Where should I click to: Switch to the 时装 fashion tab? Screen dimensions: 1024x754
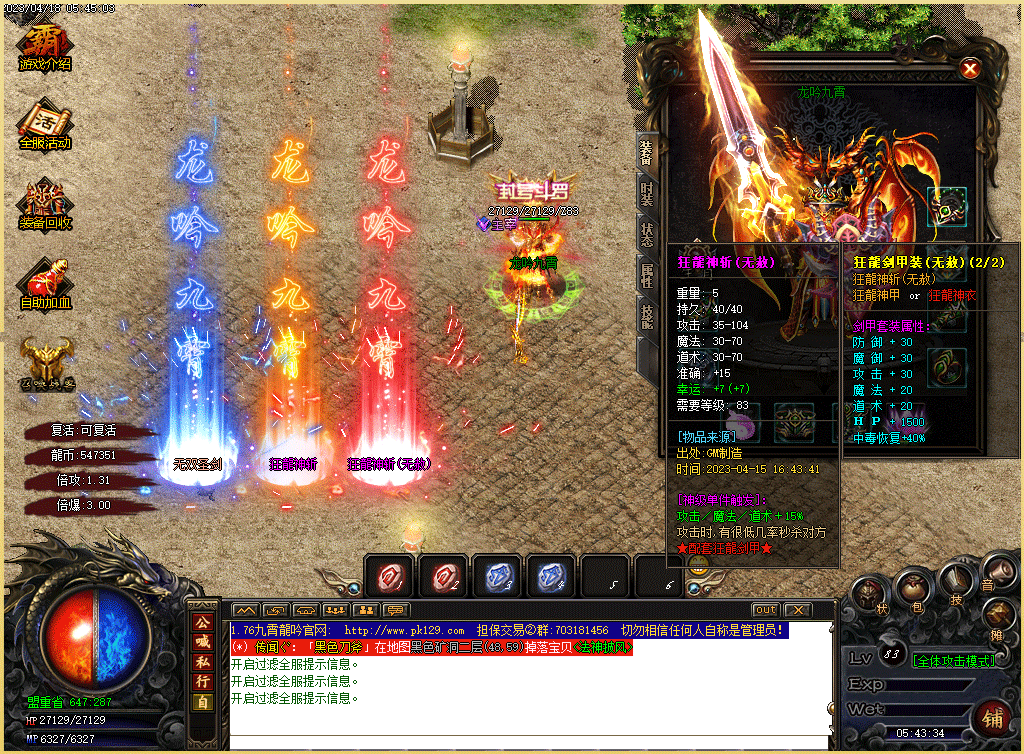tap(647, 194)
